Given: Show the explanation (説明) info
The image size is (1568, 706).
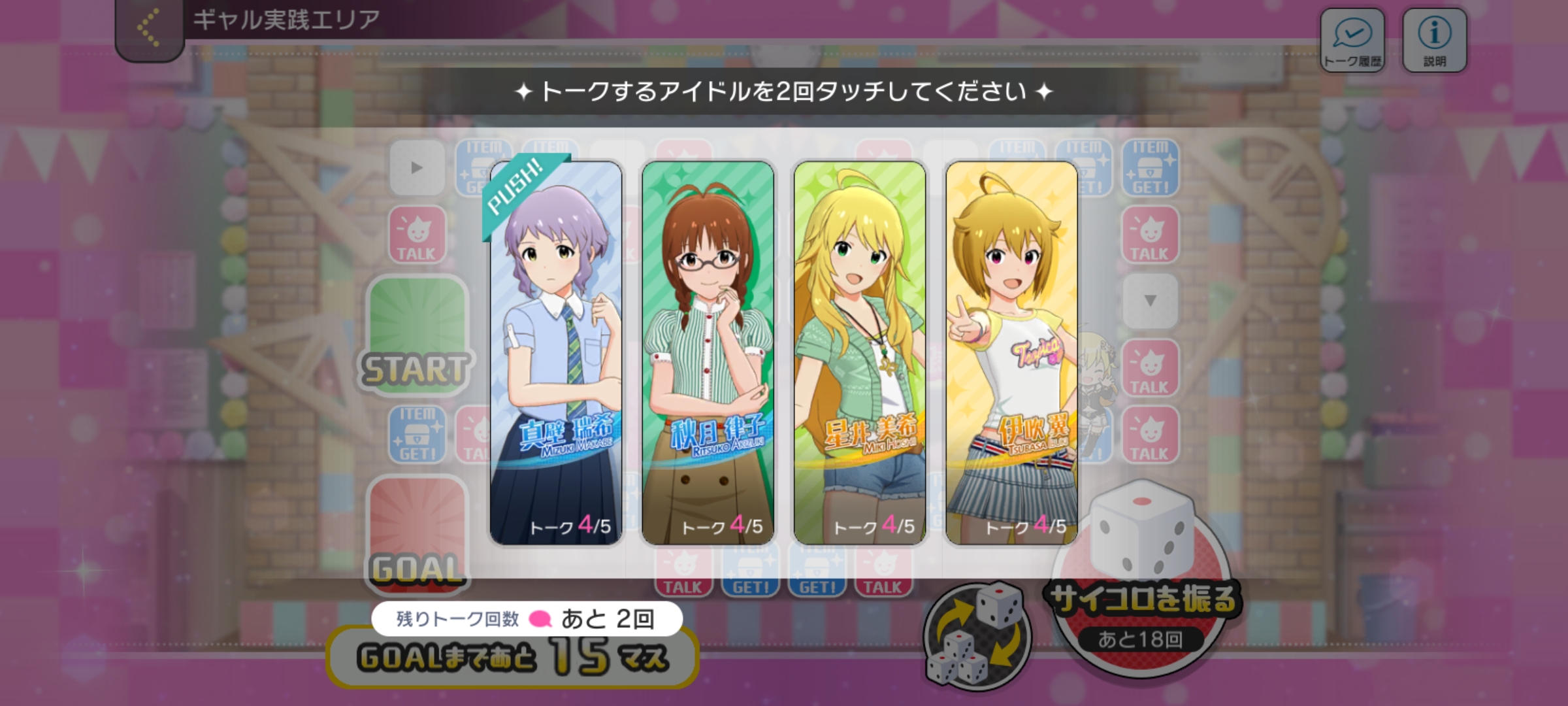Looking at the screenshot, I should tap(1434, 41).
